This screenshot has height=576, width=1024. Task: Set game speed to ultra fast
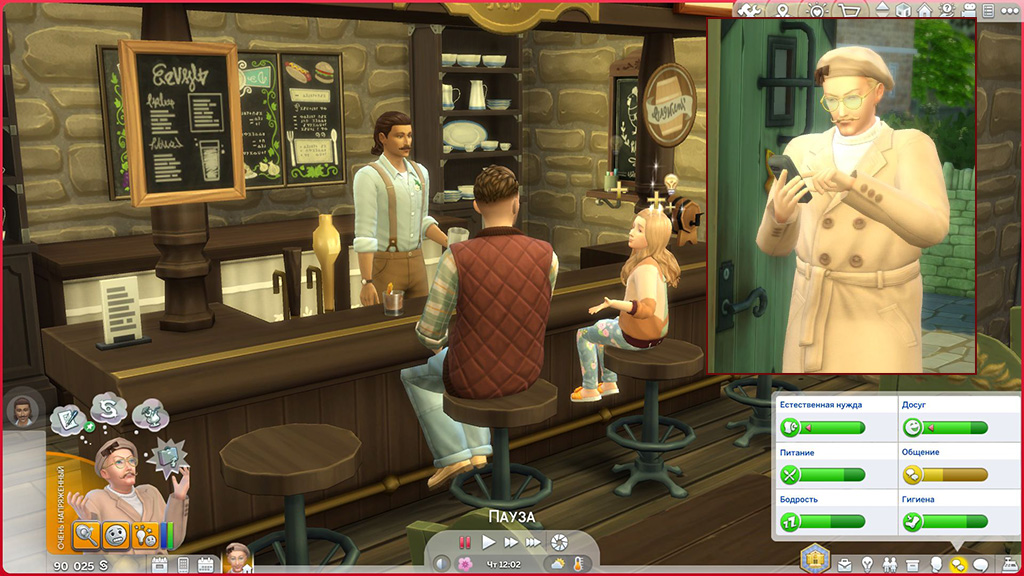point(534,542)
